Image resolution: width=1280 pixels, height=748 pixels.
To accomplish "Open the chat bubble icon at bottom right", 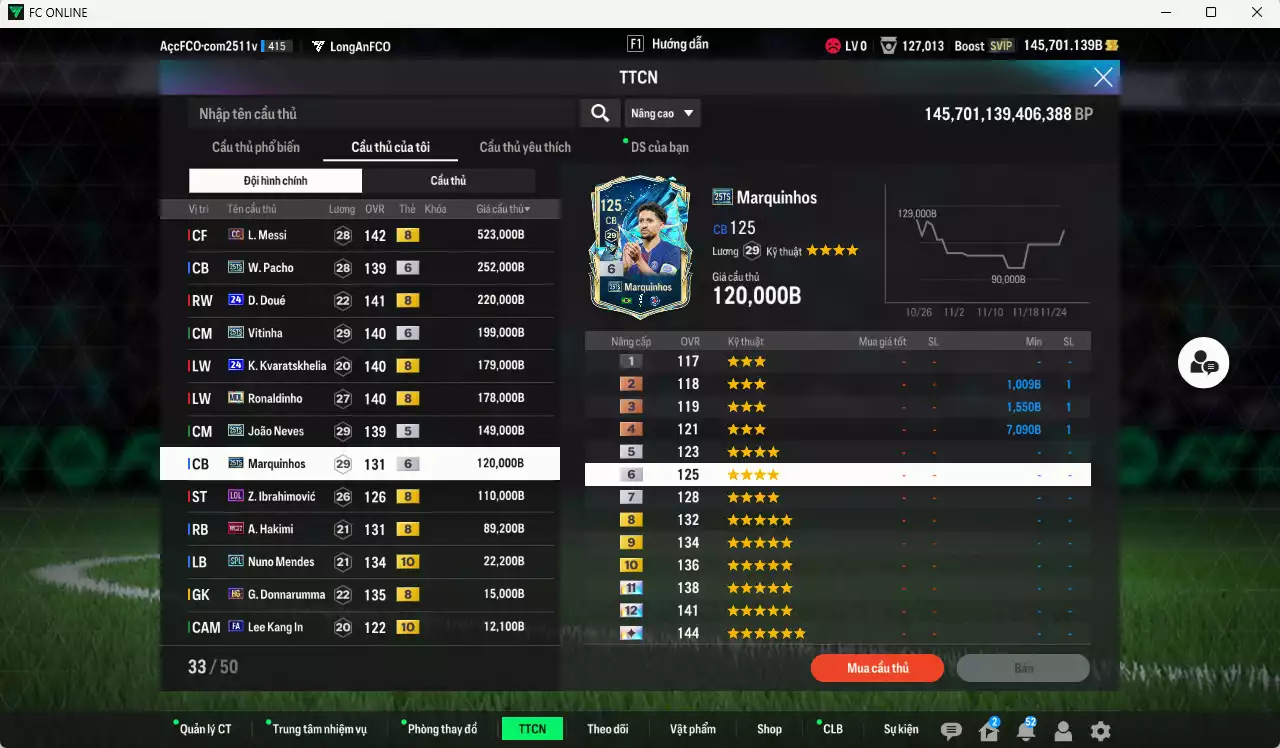I will 950,731.
